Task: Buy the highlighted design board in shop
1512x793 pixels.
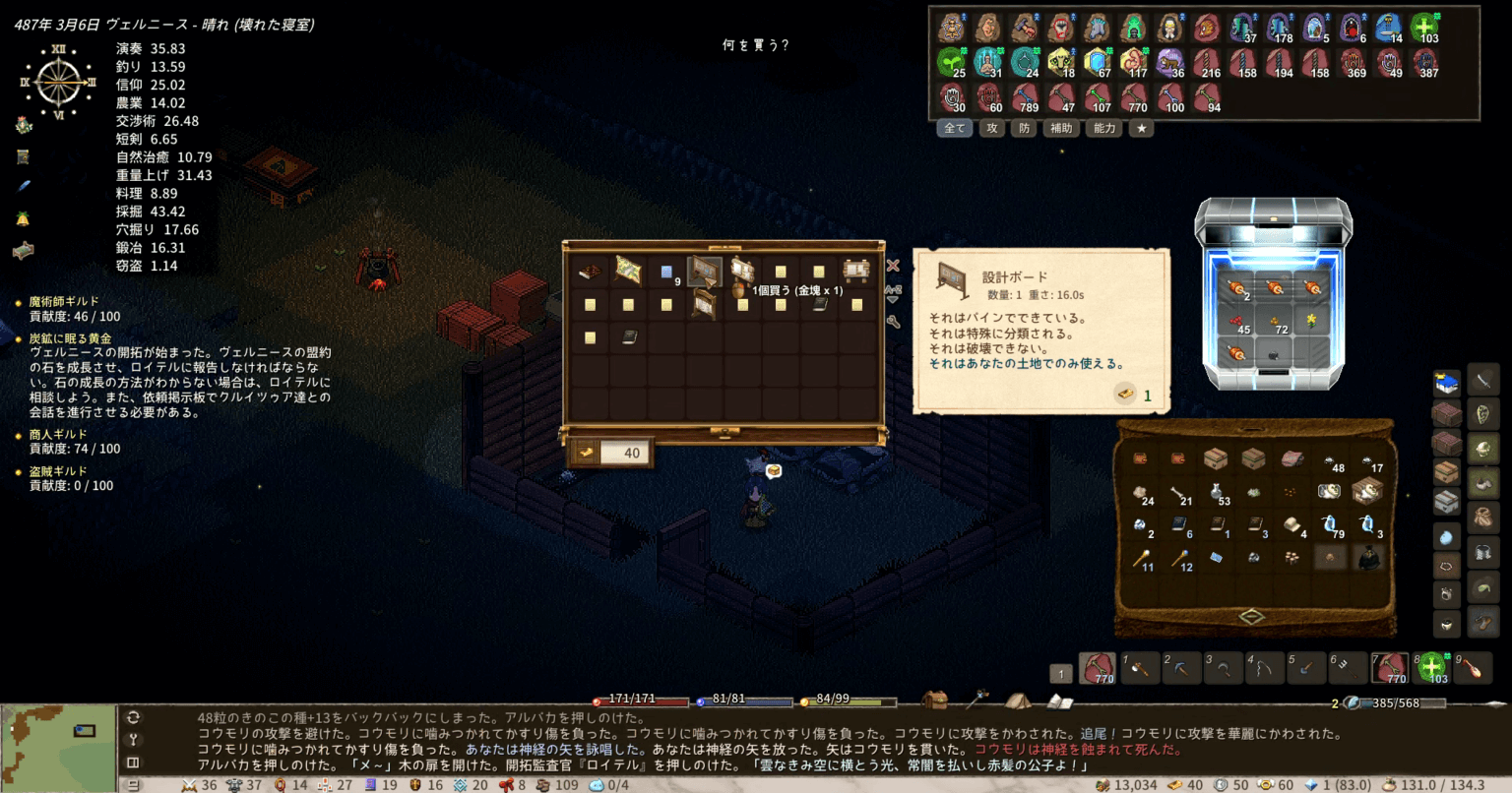Action: coord(704,271)
